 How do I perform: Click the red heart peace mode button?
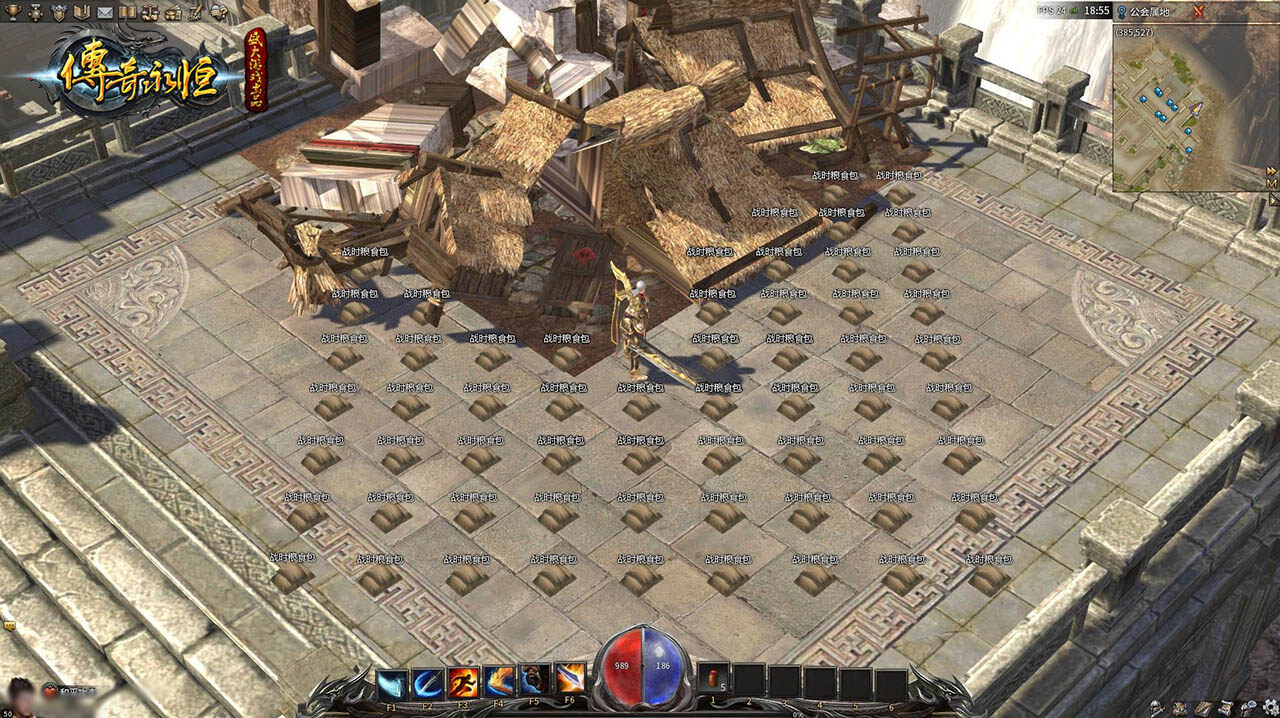coord(51,691)
